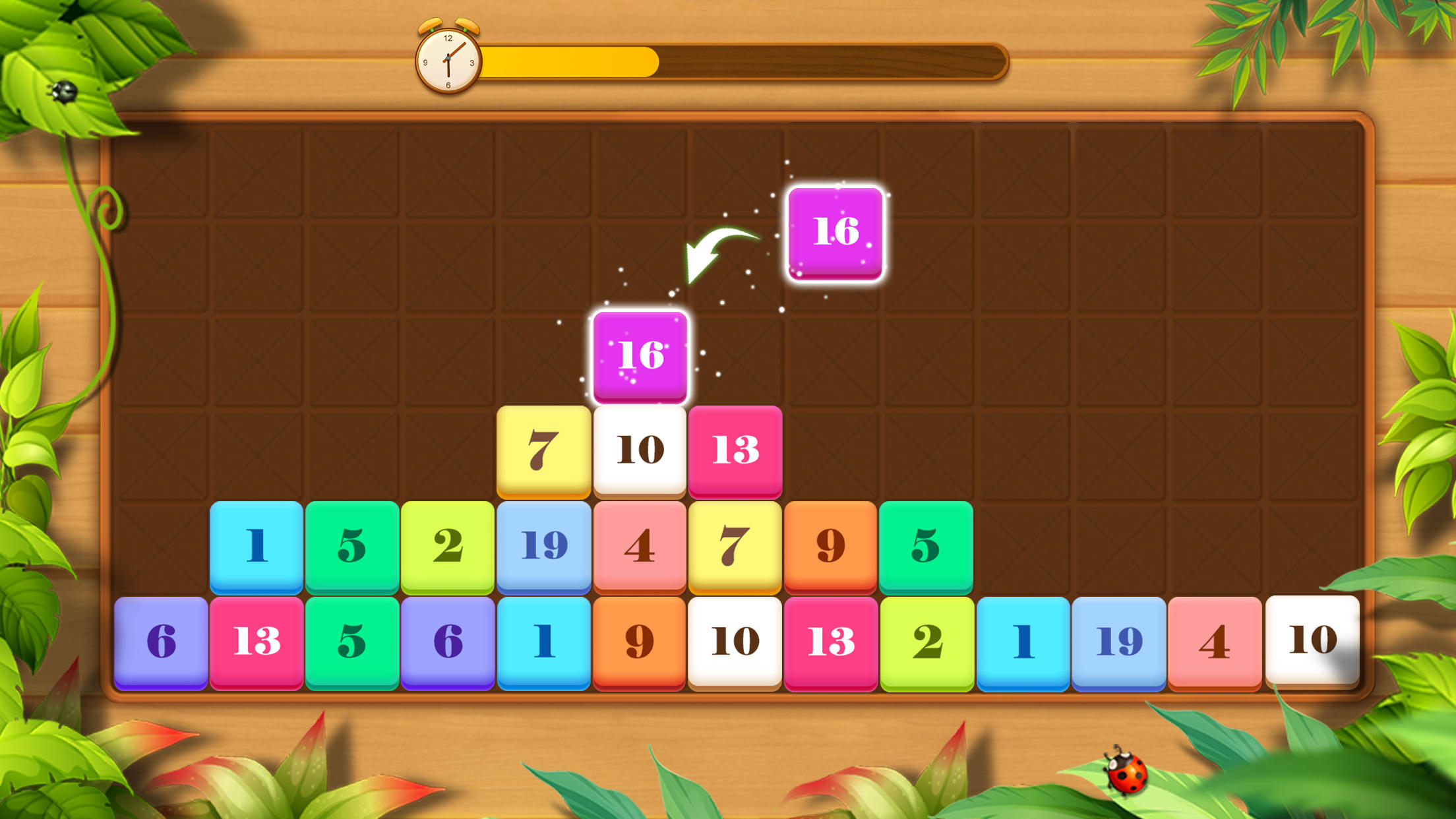Image resolution: width=1456 pixels, height=819 pixels.
Task: Tap the green 2 tile on the bottom row
Action: 926,640
